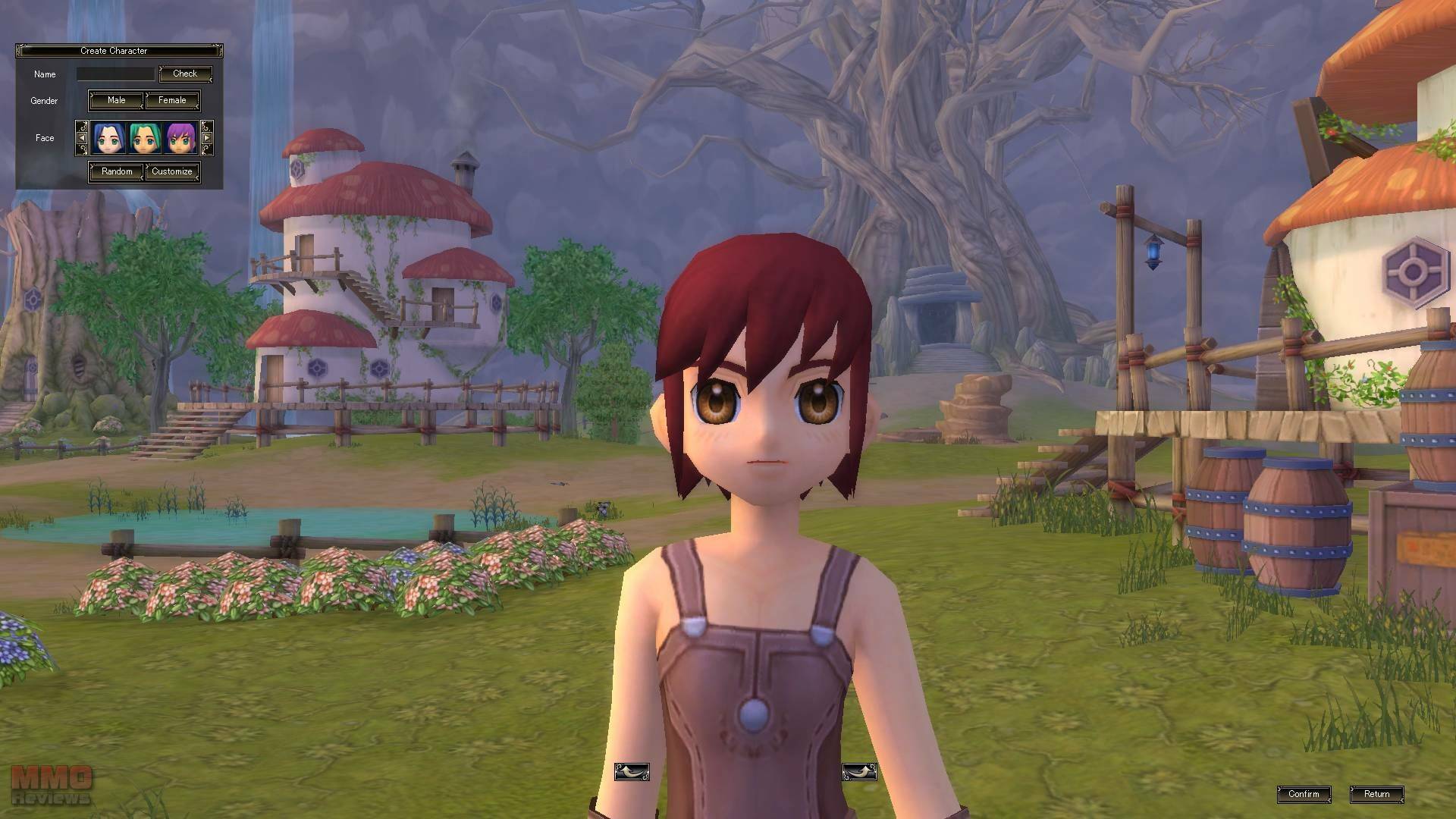Rotate the character with the right curved arrow
The width and height of the screenshot is (1456, 819).
pos(859,772)
